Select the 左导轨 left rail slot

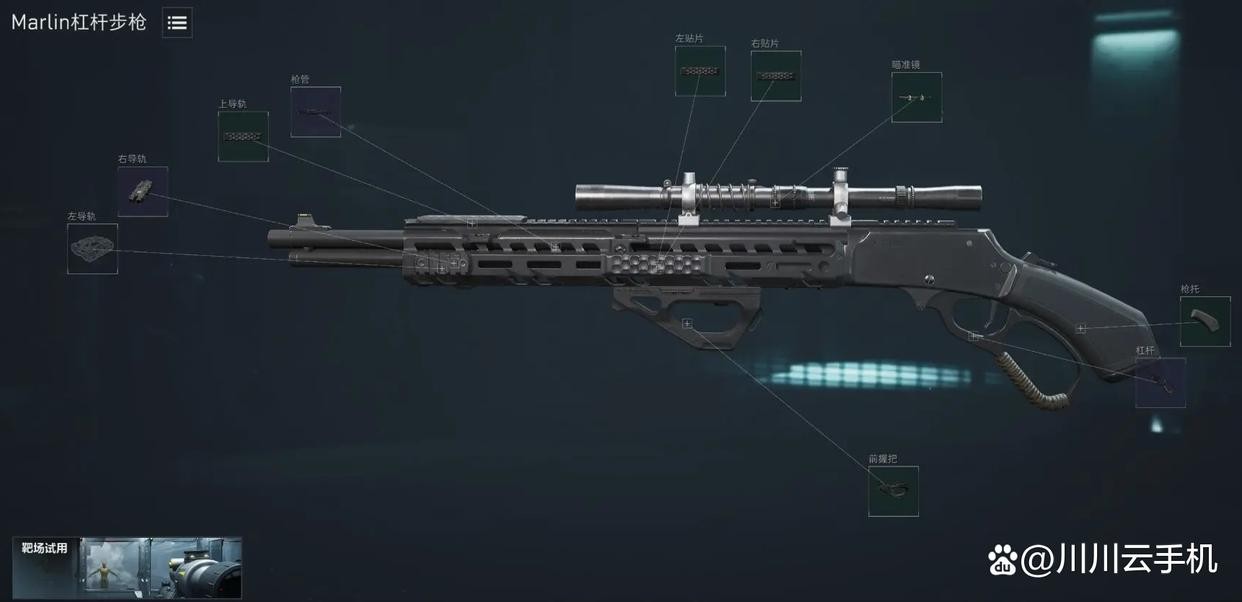point(93,248)
